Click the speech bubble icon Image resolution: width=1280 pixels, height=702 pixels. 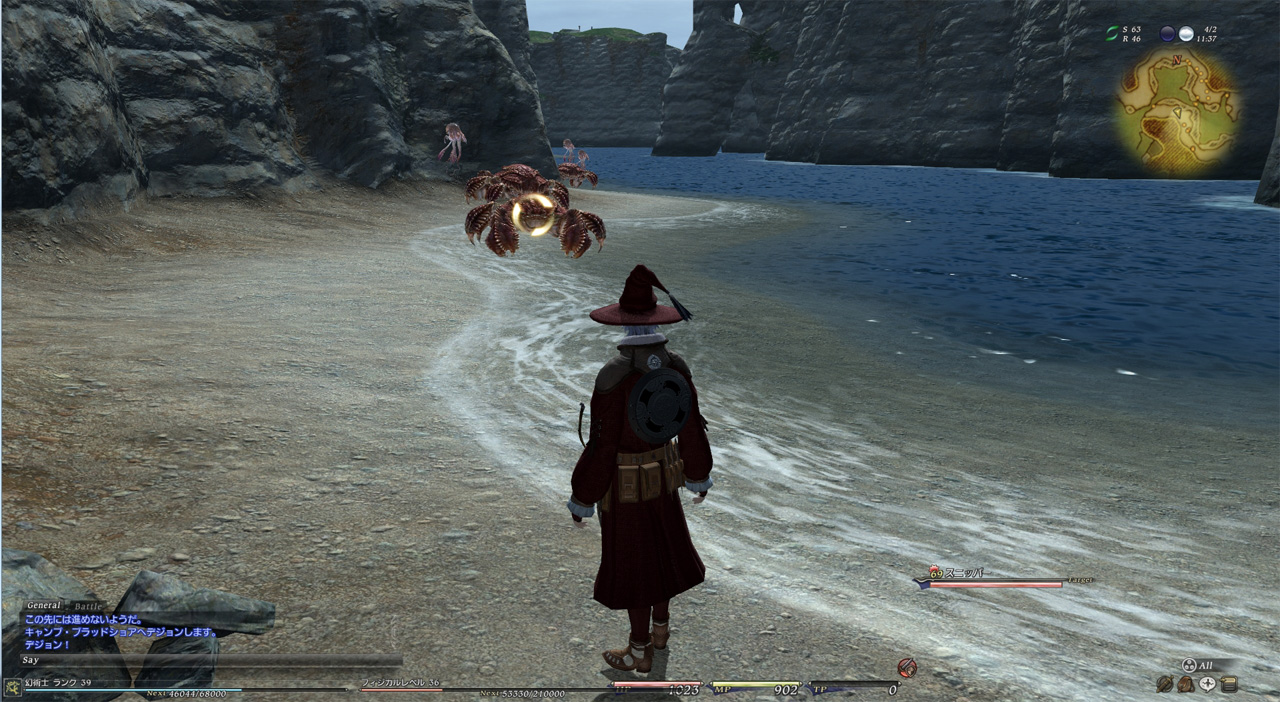[1208, 684]
